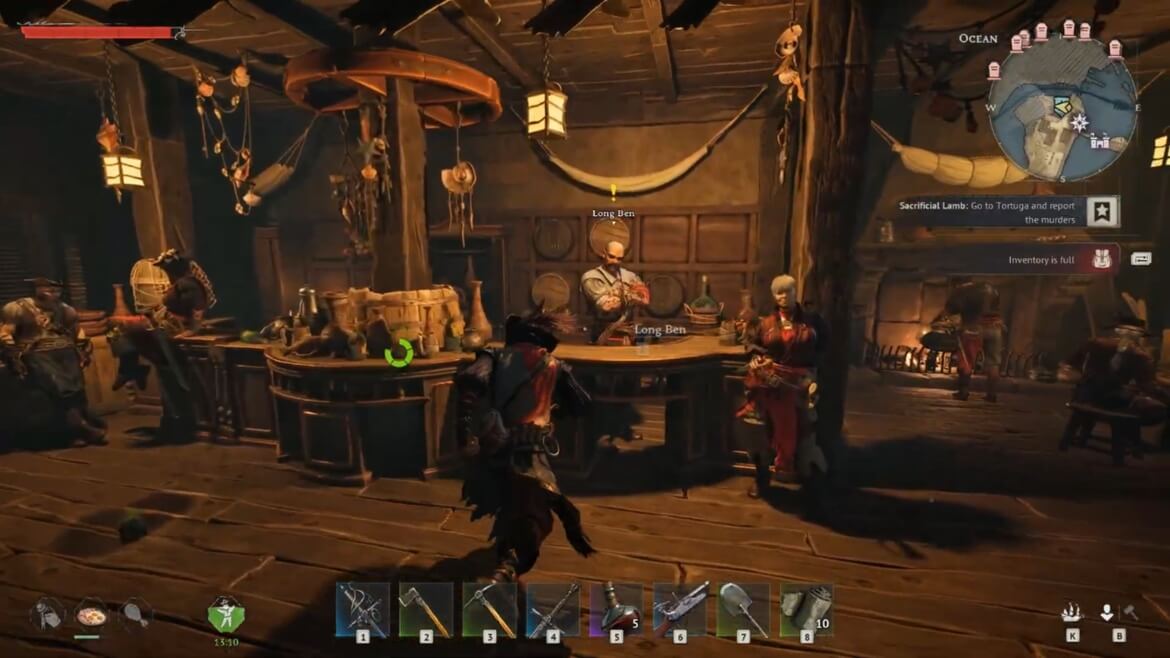
Task: Open the backpack icon in the notification
Action: tap(1102, 260)
